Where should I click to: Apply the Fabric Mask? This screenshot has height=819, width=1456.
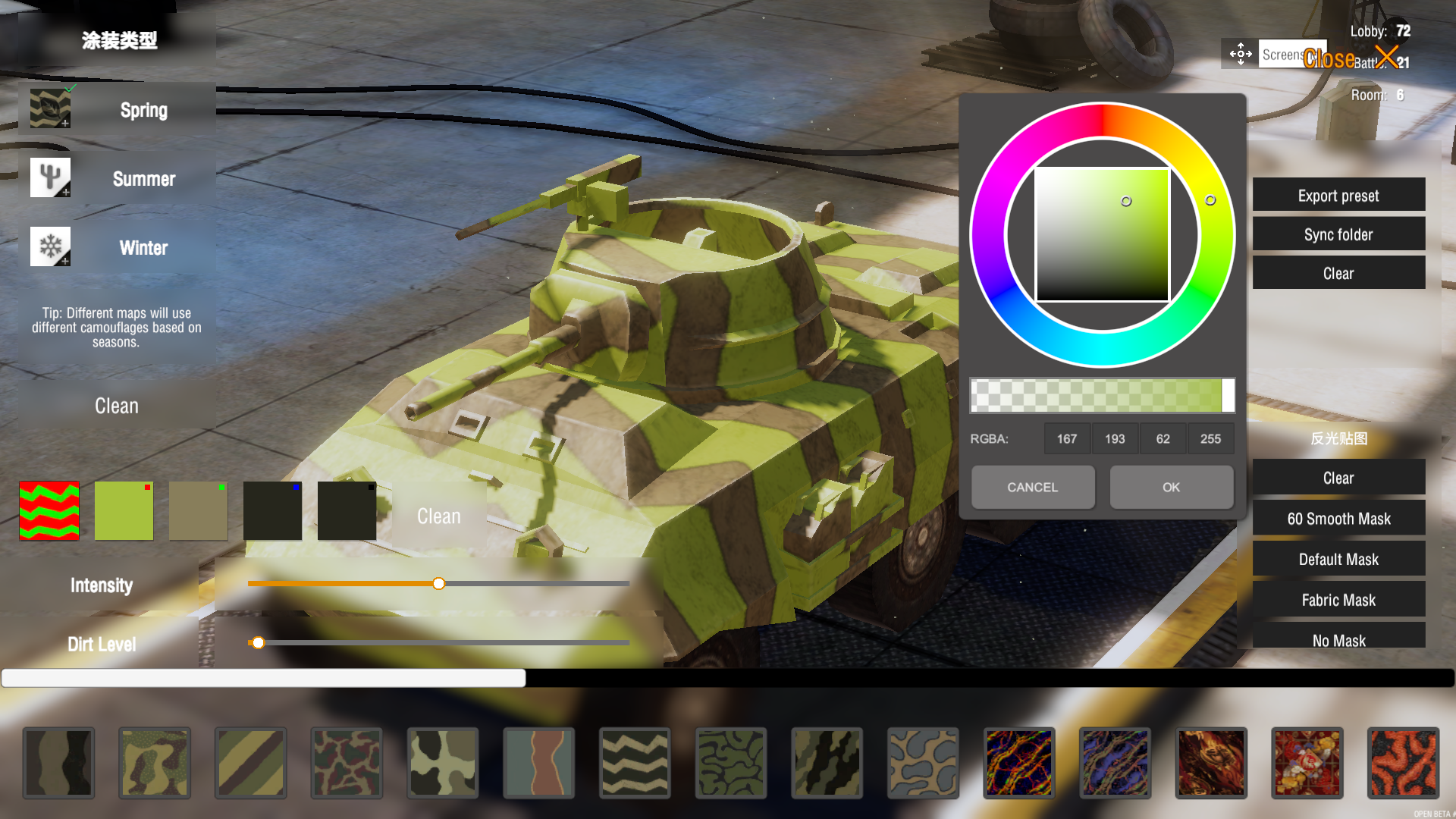(1338, 600)
